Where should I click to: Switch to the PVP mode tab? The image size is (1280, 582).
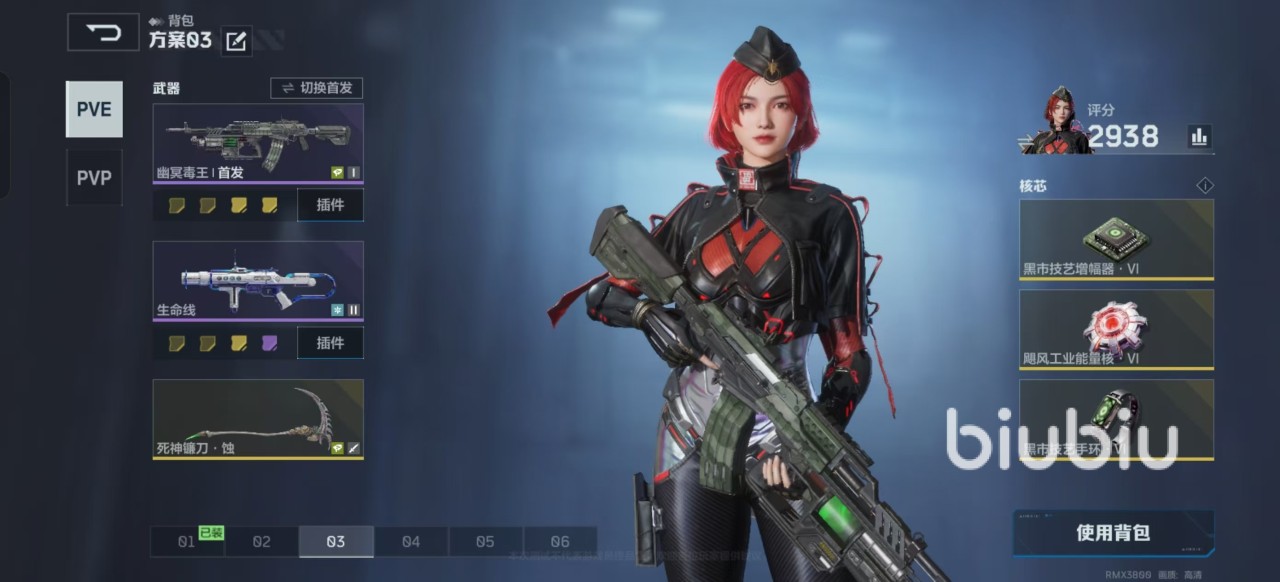click(94, 178)
